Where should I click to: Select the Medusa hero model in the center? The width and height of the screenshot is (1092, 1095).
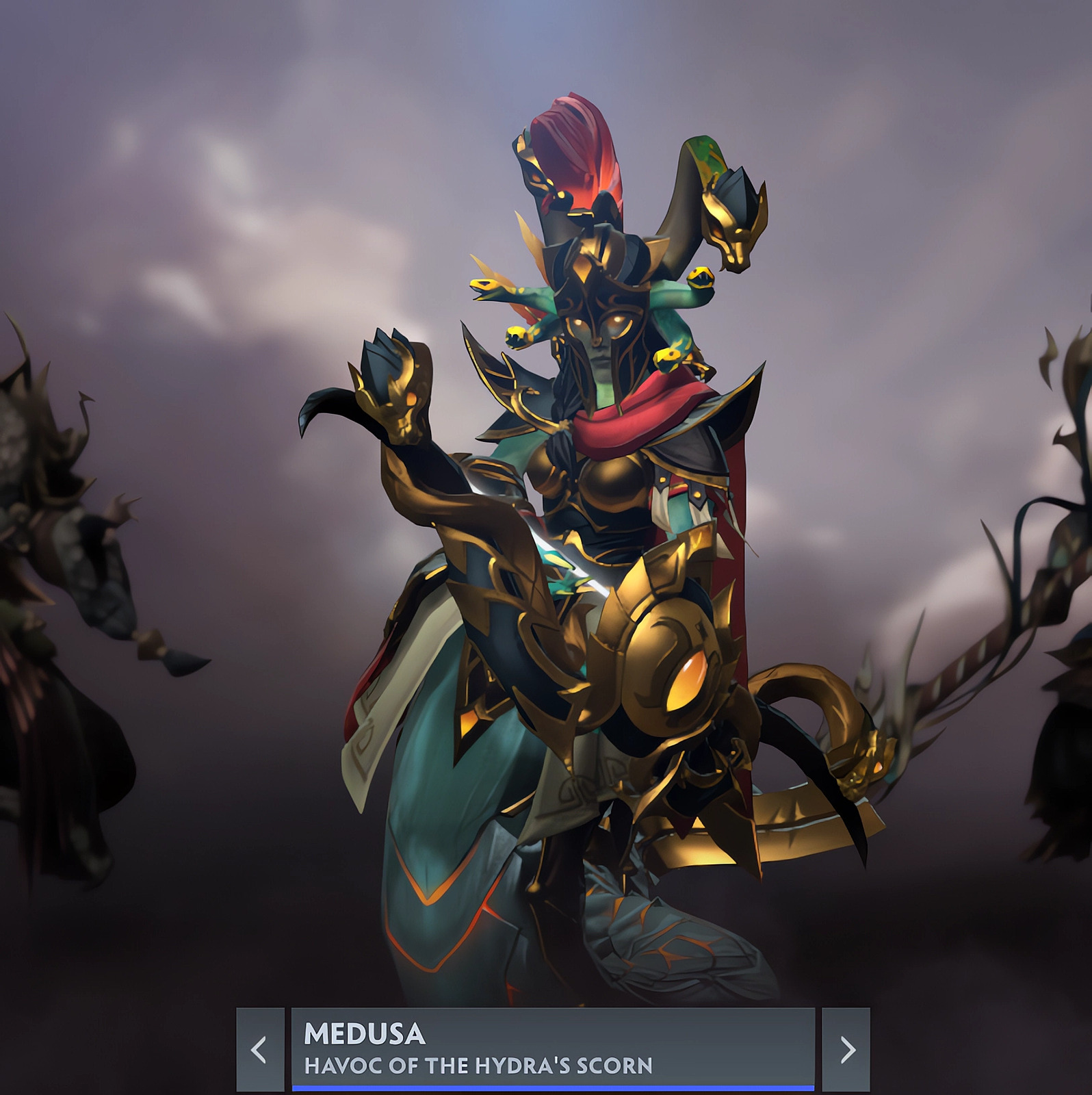[x=595, y=547]
